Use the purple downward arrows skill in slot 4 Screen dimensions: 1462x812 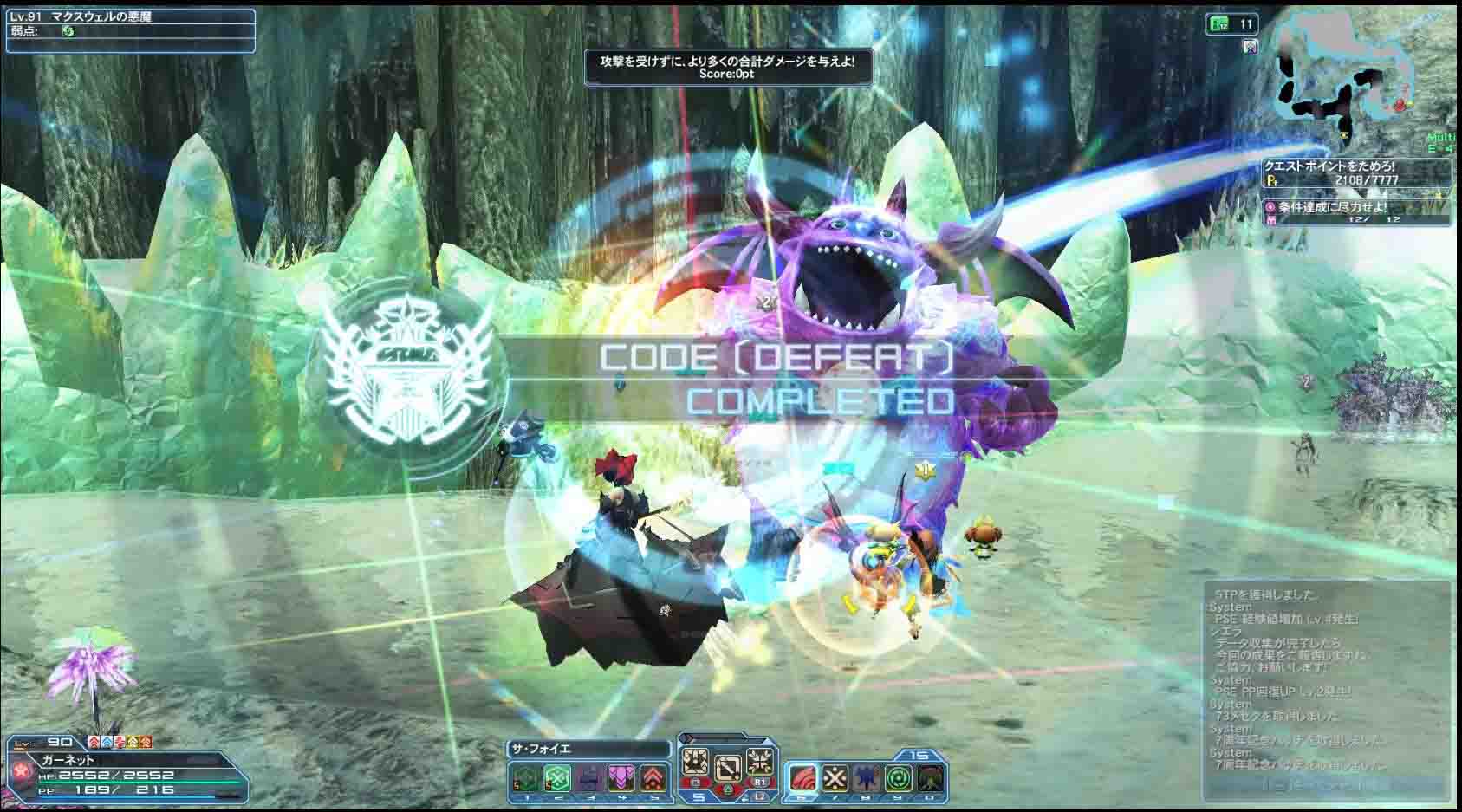(x=621, y=778)
